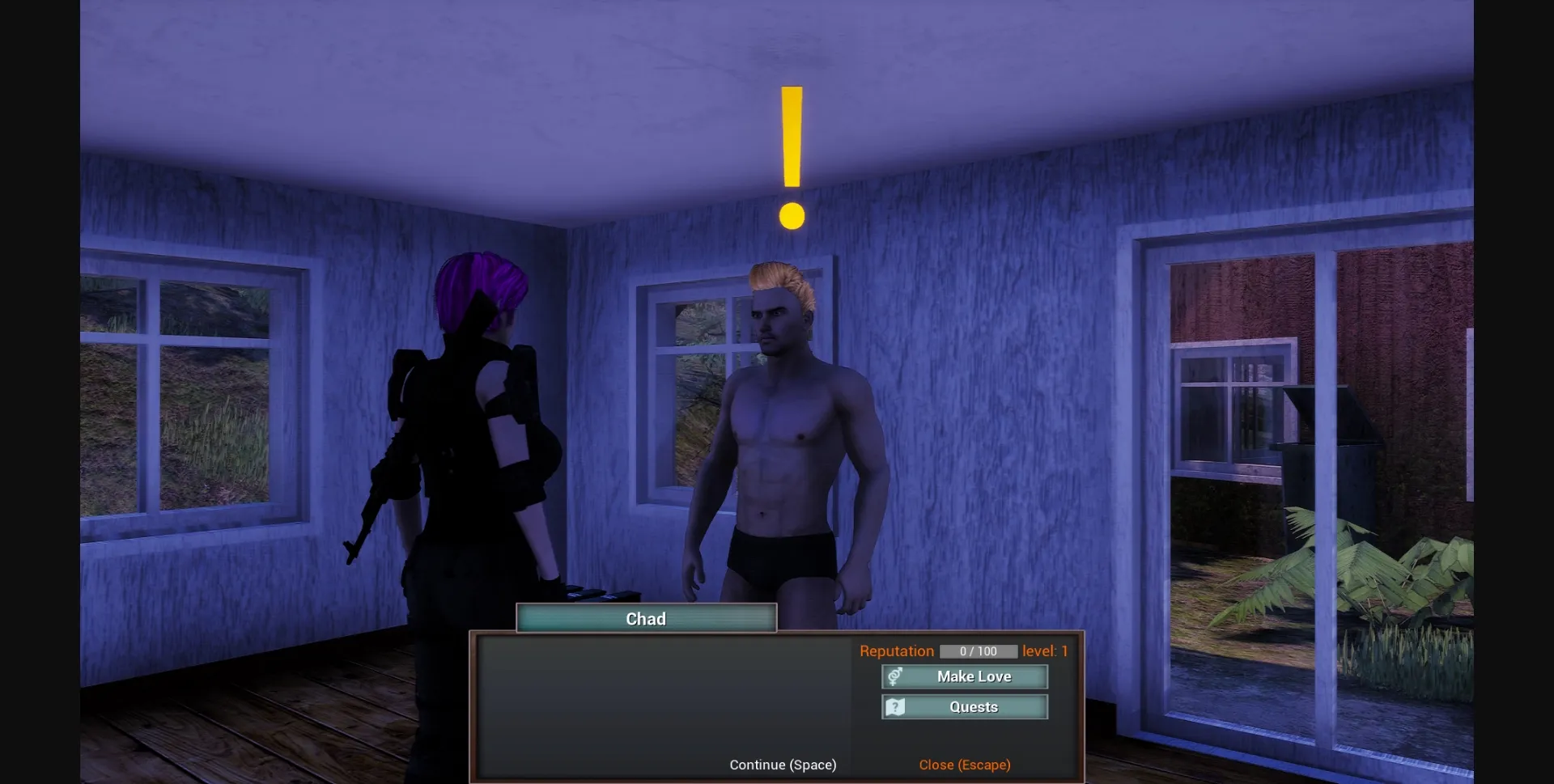
Task: Click the Chad nameplate banner
Action: (x=645, y=618)
